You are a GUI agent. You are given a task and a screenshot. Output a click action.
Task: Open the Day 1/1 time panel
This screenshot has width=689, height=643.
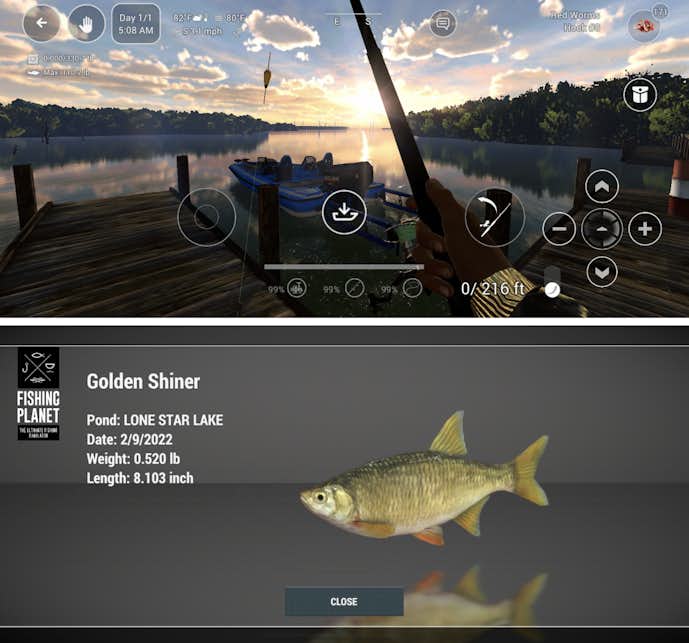[135, 25]
